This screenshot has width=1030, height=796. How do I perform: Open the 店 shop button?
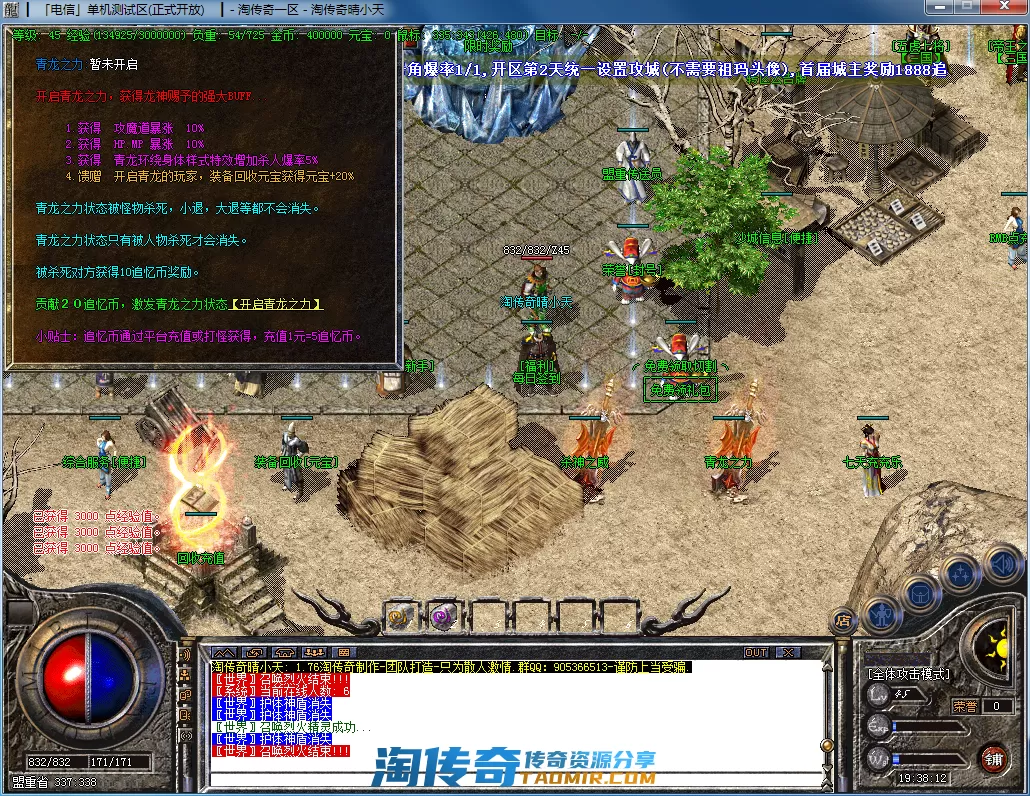pyautogui.click(x=842, y=621)
